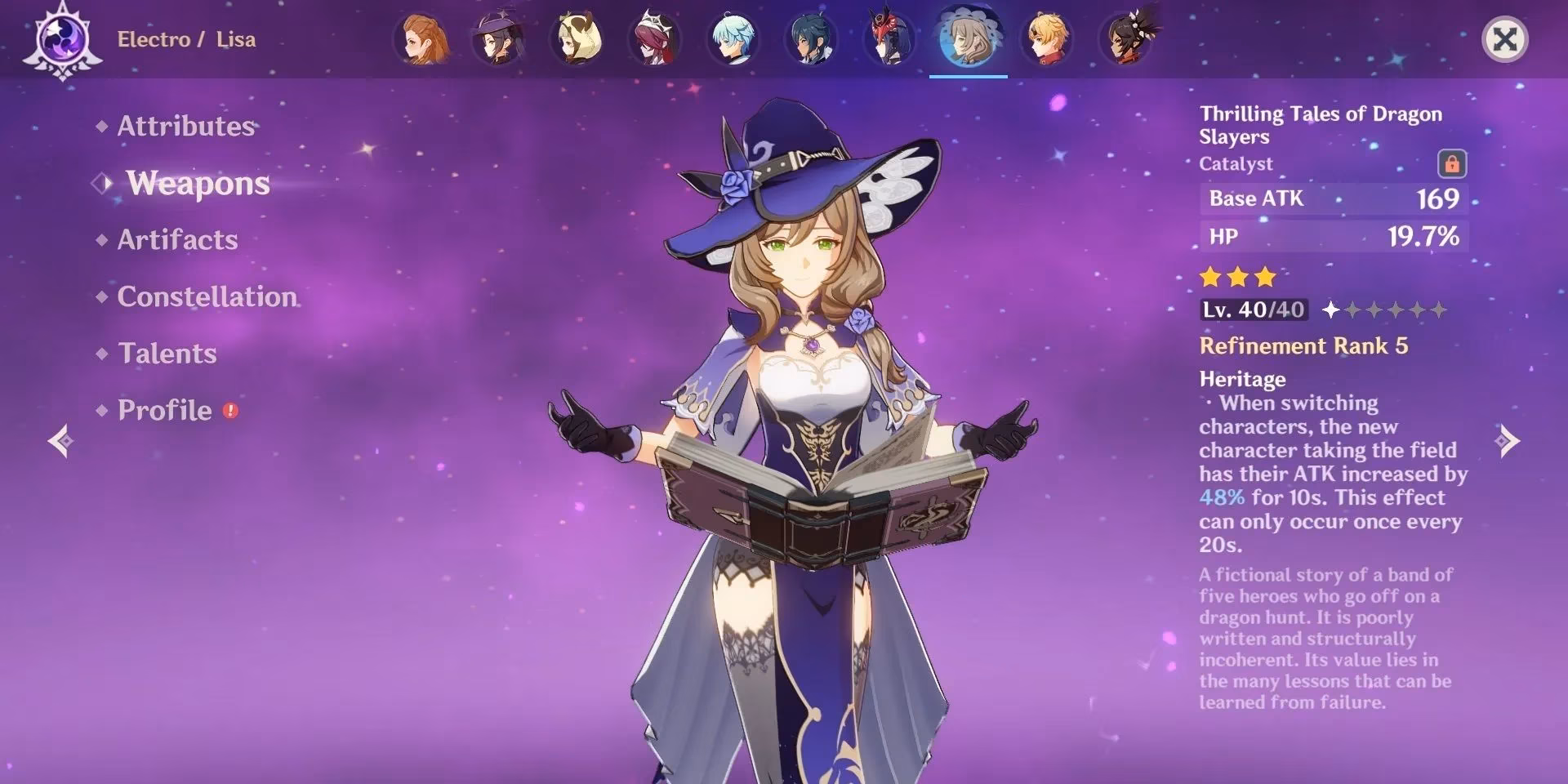Viewport: 1568px width, 784px height.
Task: Select Chongyun's light-blue-haired portrait
Action: pos(733,39)
